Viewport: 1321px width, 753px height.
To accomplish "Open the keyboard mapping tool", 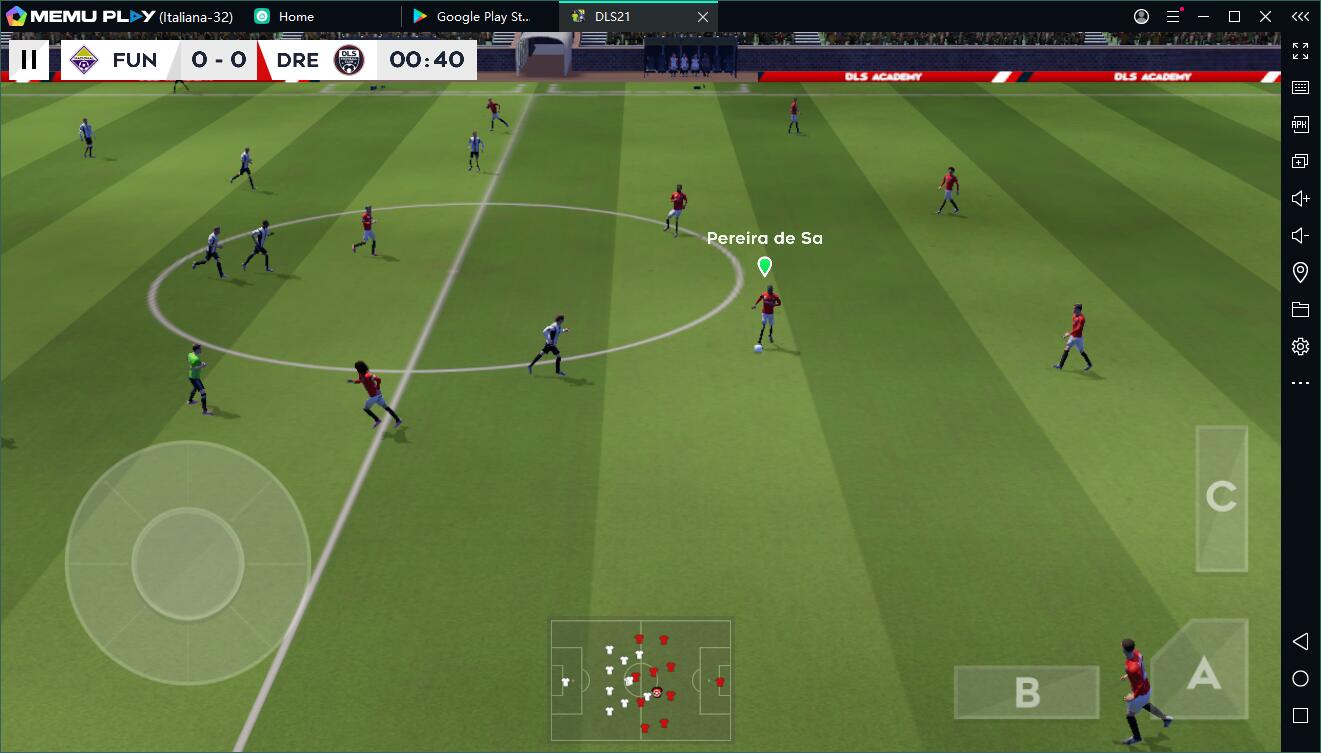I will (x=1300, y=87).
